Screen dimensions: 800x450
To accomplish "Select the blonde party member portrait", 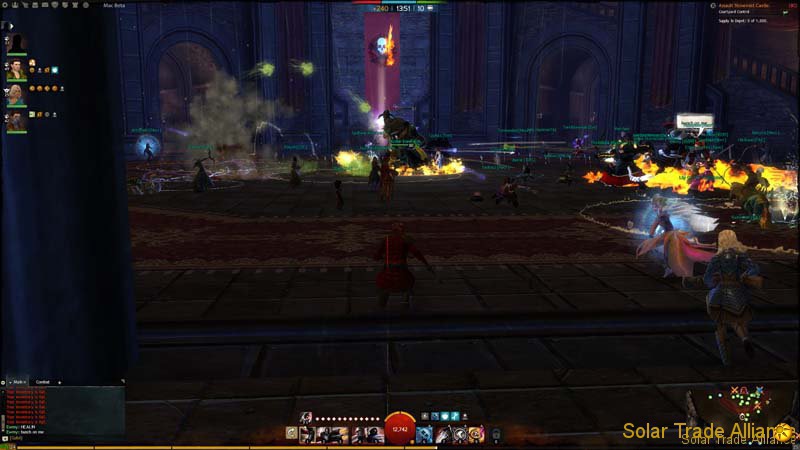I will (16, 95).
